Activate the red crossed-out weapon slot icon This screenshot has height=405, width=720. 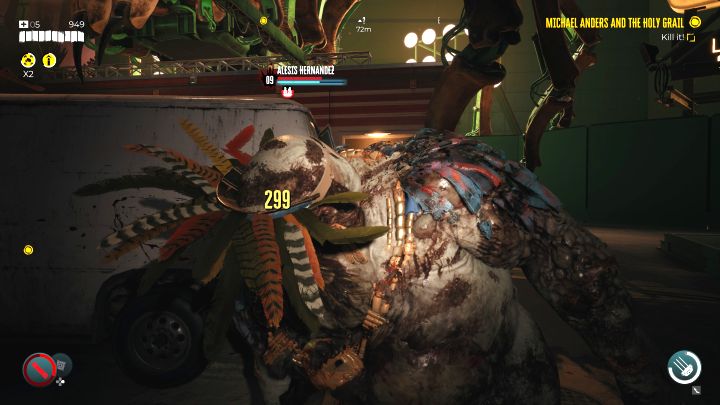(39, 369)
